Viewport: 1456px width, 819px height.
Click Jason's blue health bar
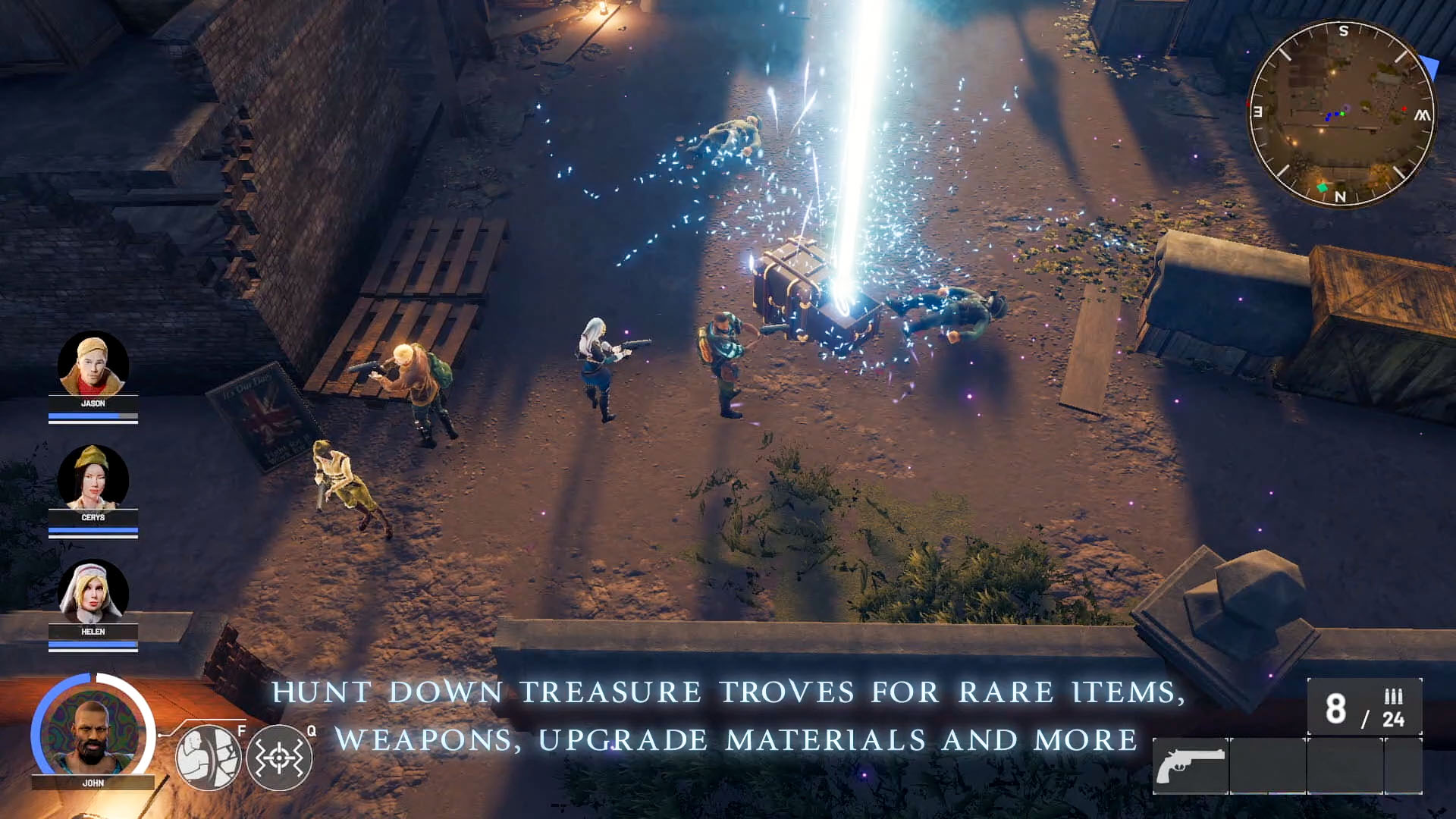[x=93, y=414]
